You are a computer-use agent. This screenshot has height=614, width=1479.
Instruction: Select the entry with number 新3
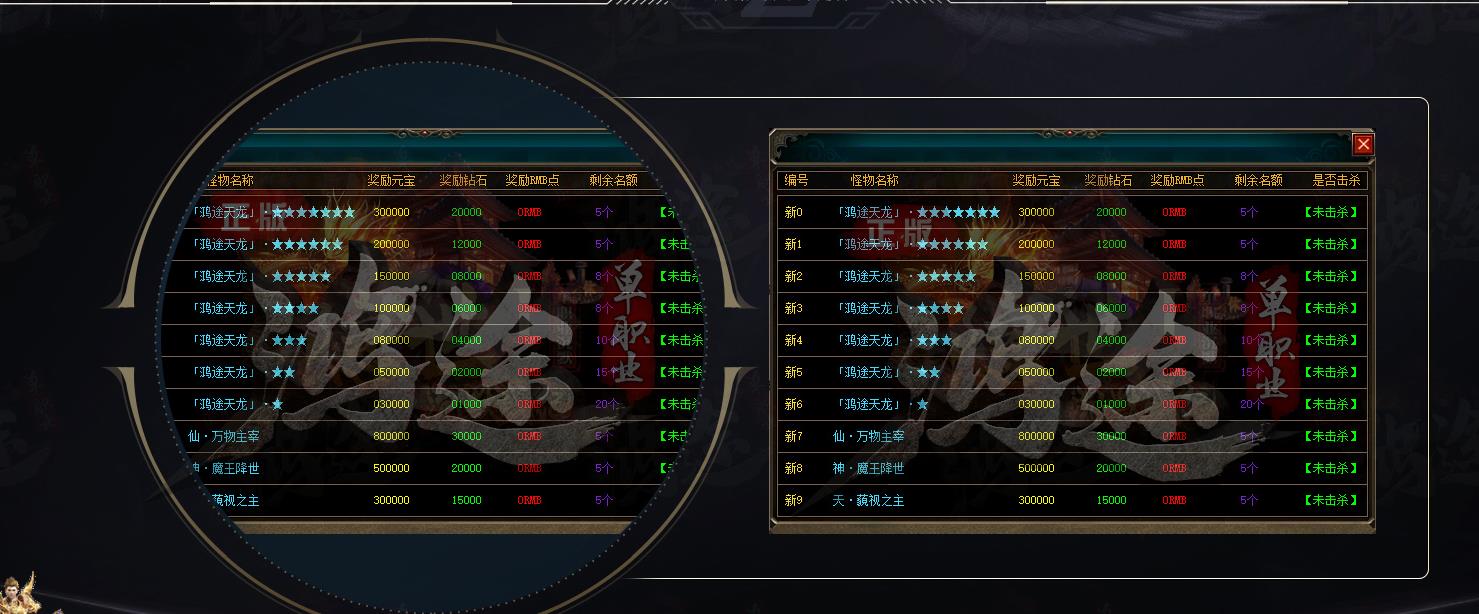coord(1071,308)
